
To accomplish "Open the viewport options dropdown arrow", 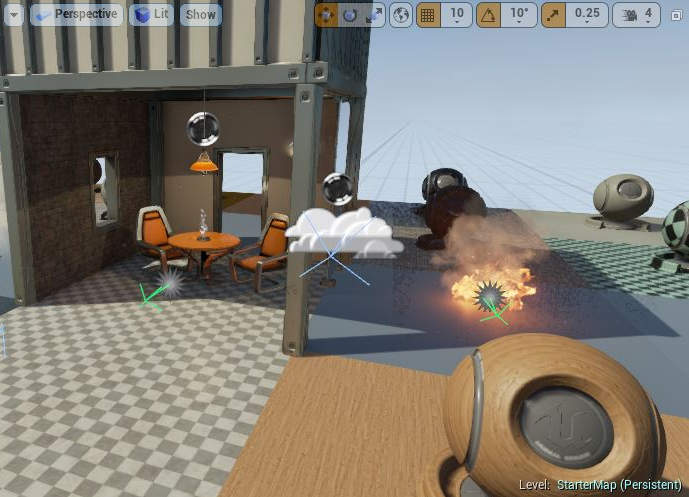I will tap(14, 15).
